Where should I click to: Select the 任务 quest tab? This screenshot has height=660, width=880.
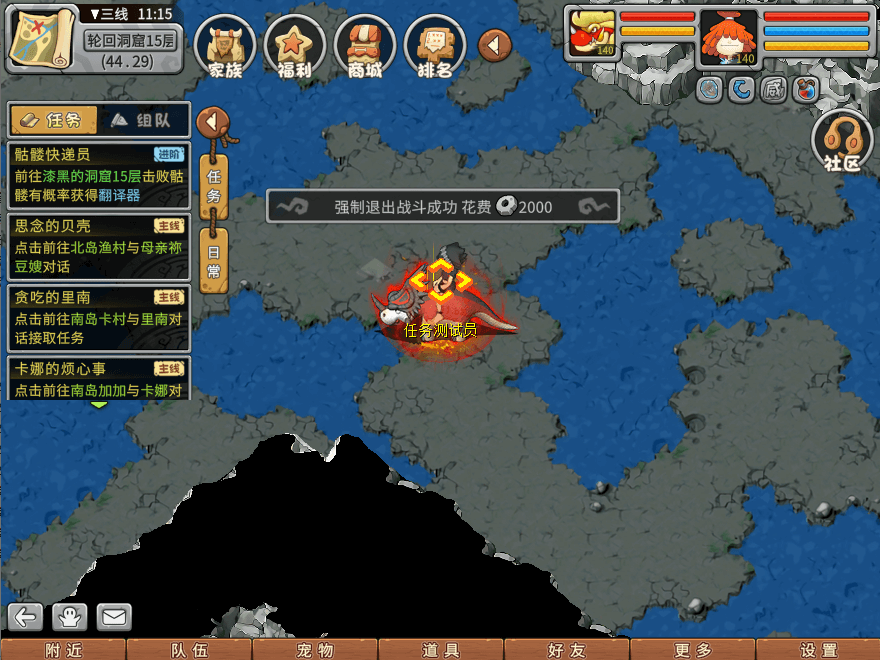tap(54, 120)
